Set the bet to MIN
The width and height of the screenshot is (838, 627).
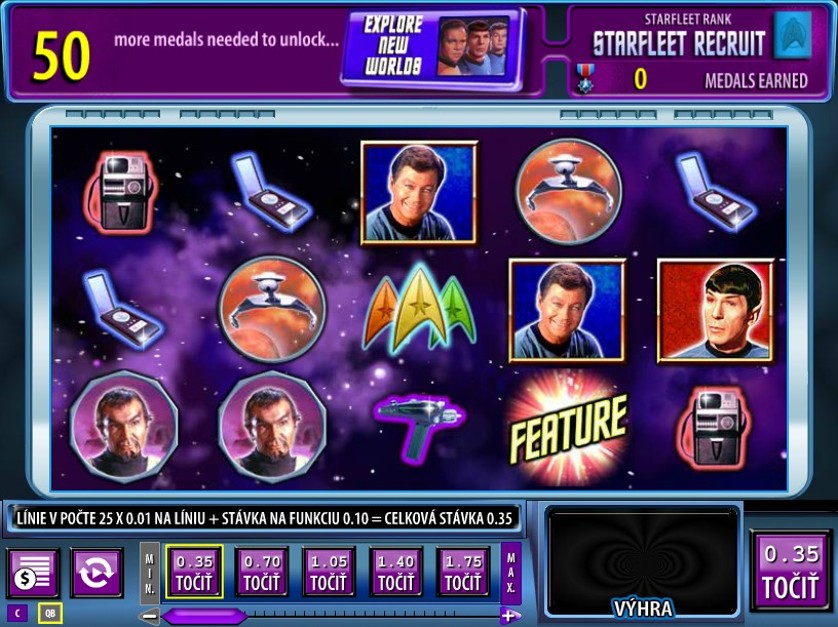pyautogui.click(x=149, y=571)
